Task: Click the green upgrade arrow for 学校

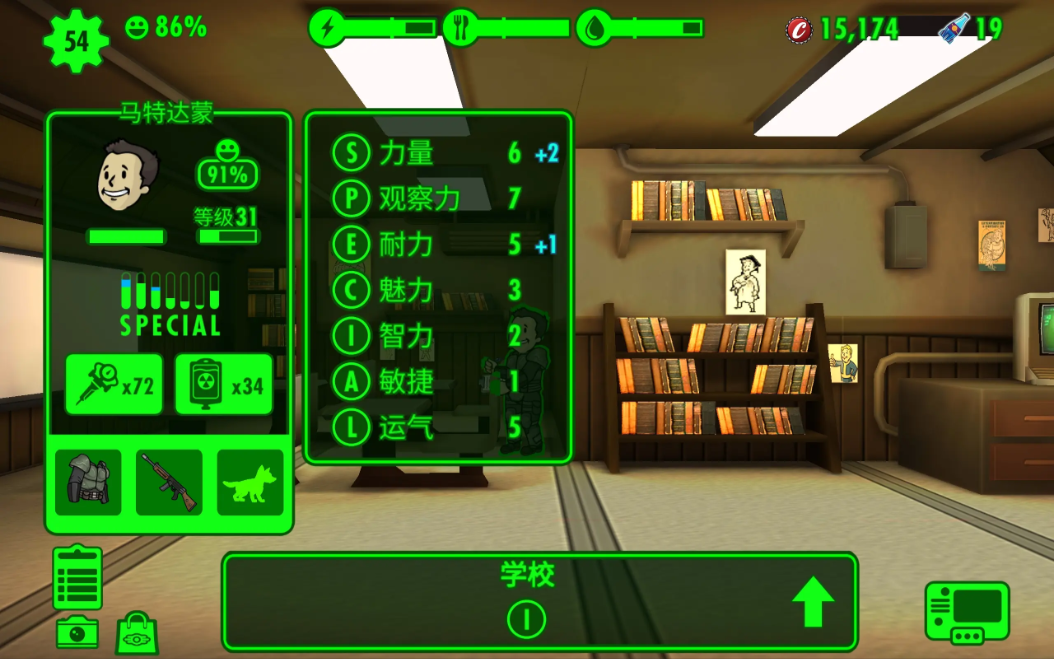Action: coord(813,602)
